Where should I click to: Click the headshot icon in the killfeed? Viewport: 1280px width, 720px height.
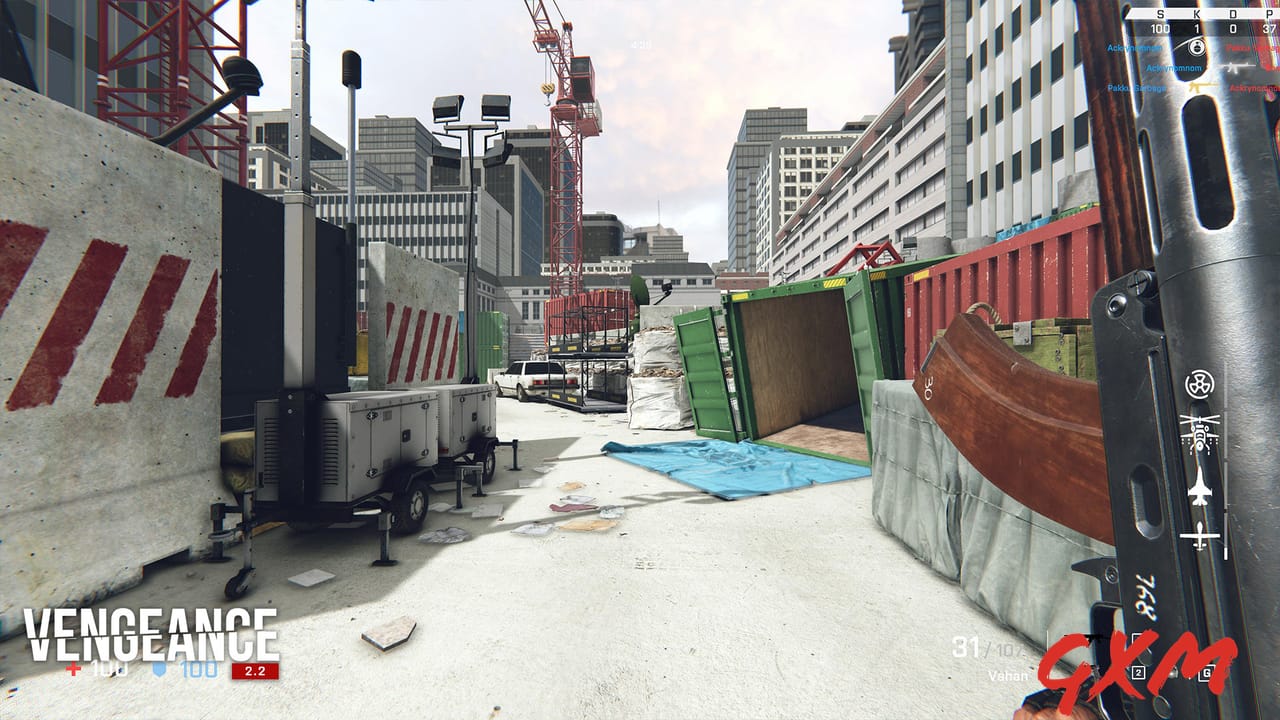point(1196,48)
